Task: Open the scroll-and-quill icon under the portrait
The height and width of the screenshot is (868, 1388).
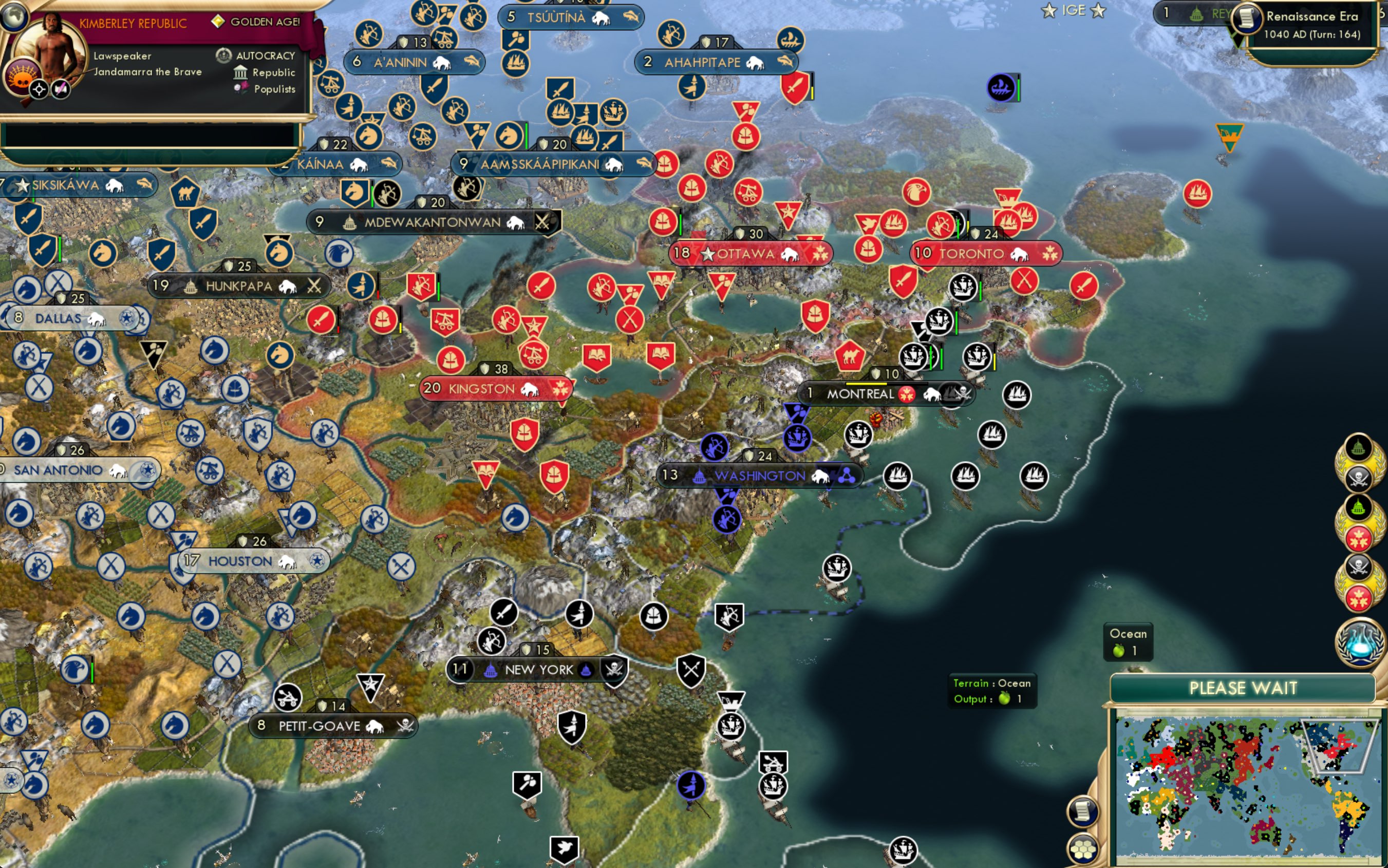Action: click(x=61, y=89)
